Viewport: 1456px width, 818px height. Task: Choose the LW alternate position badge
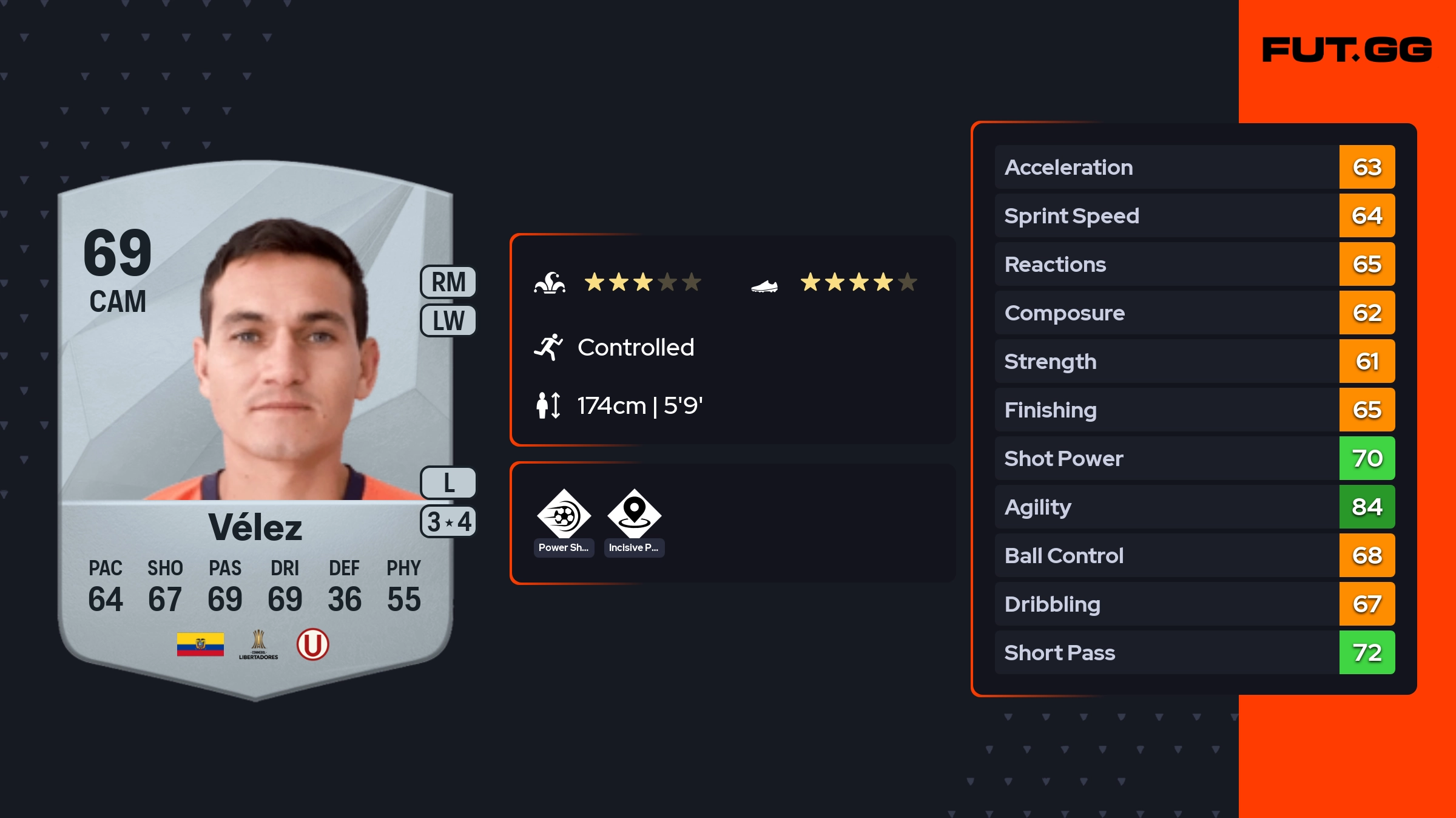448,320
